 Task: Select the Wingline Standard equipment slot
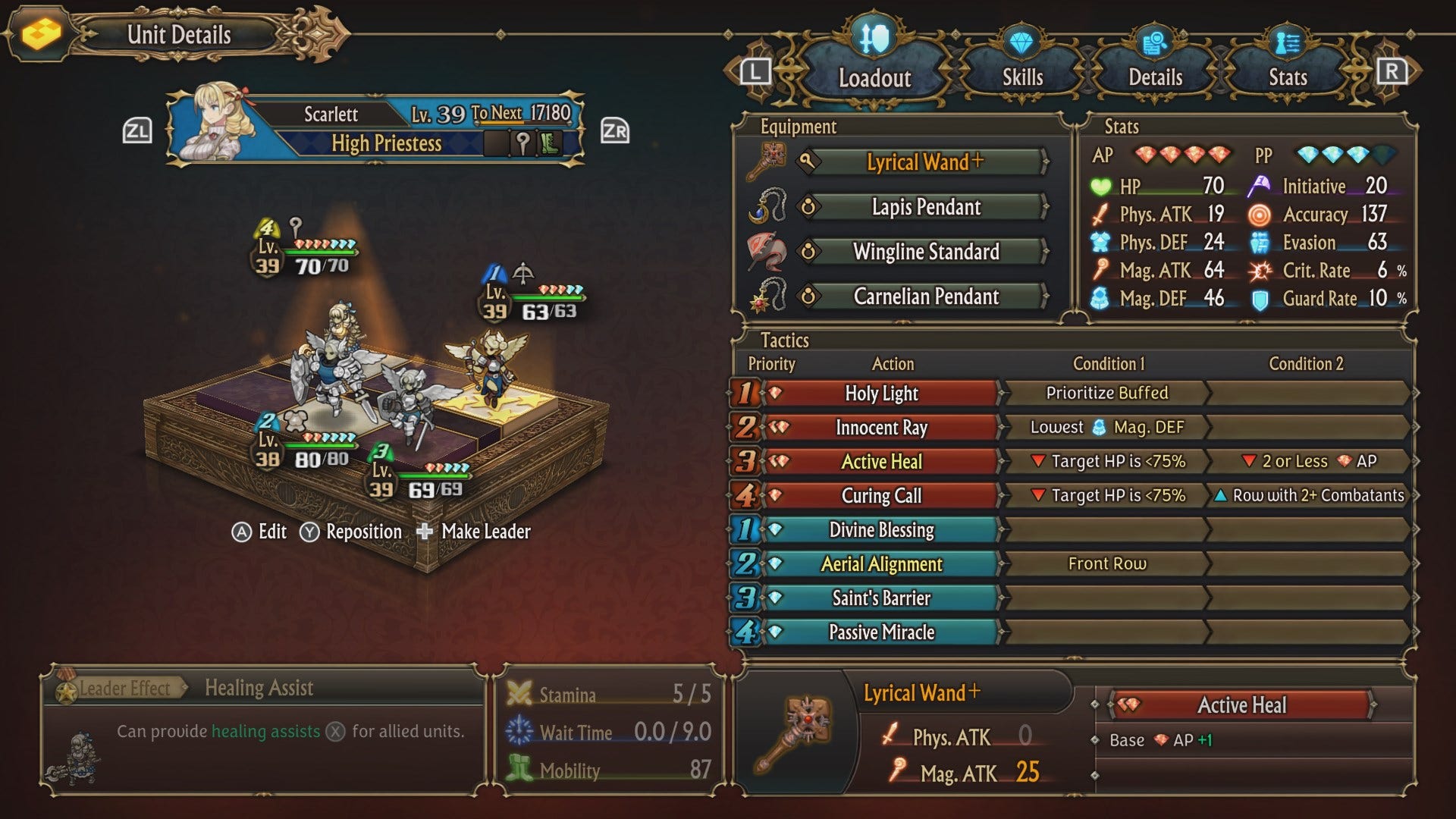click(925, 252)
